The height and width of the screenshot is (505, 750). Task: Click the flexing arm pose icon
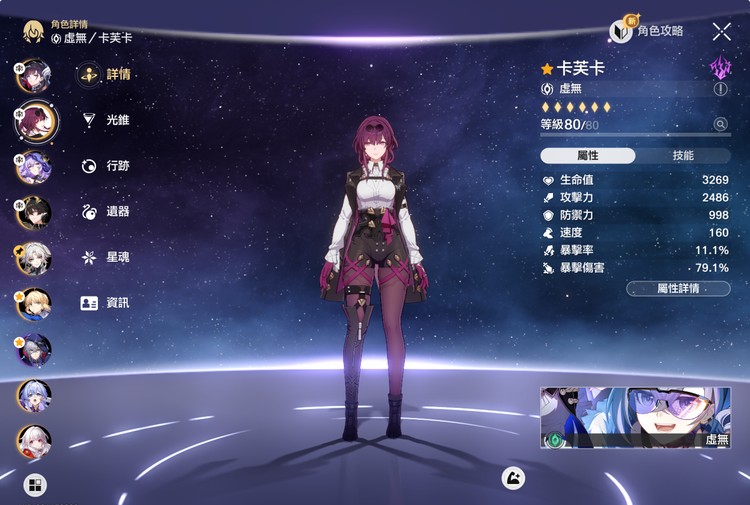click(x=514, y=478)
